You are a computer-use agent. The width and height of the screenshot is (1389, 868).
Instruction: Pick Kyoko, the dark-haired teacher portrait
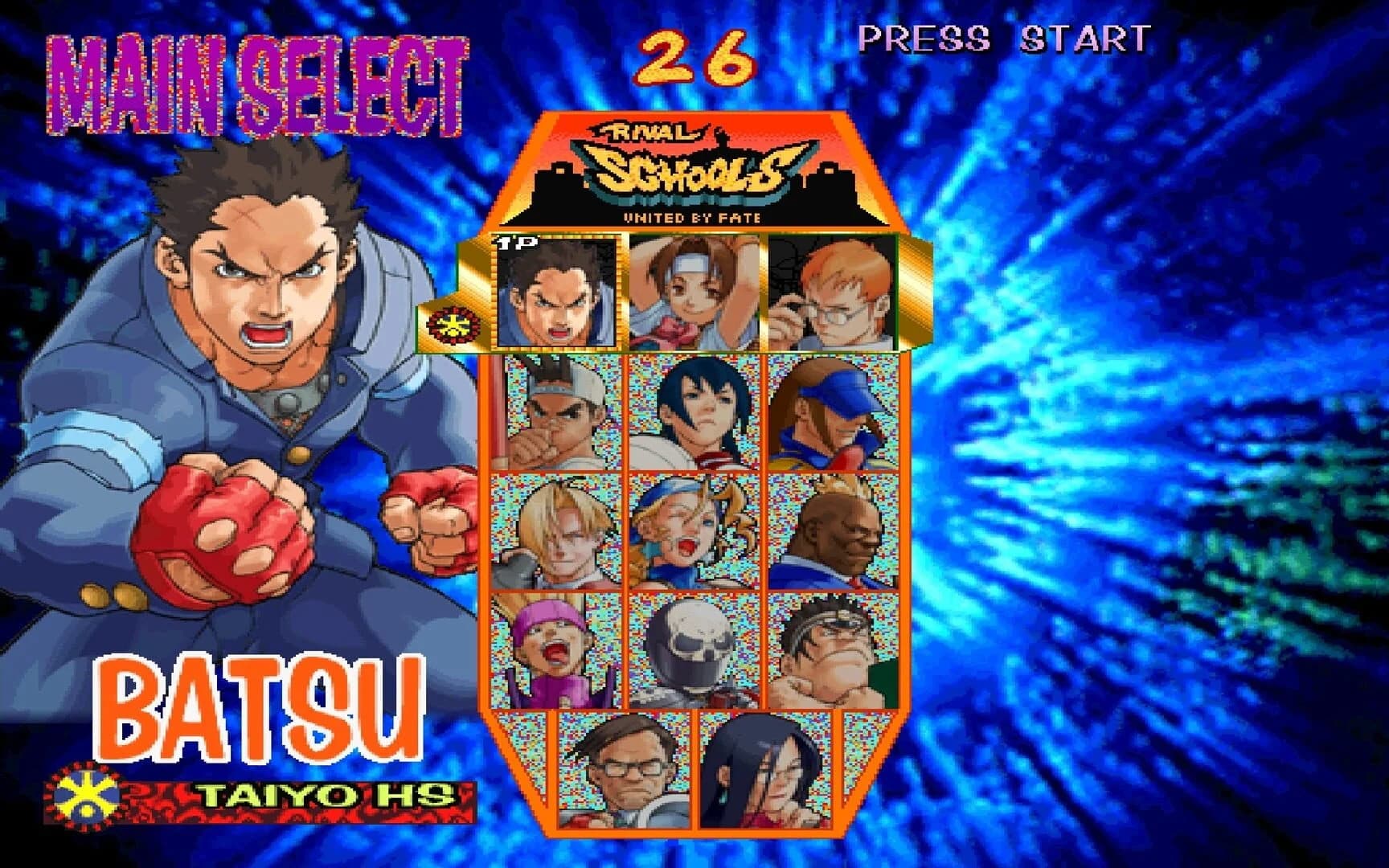(768, 772)
